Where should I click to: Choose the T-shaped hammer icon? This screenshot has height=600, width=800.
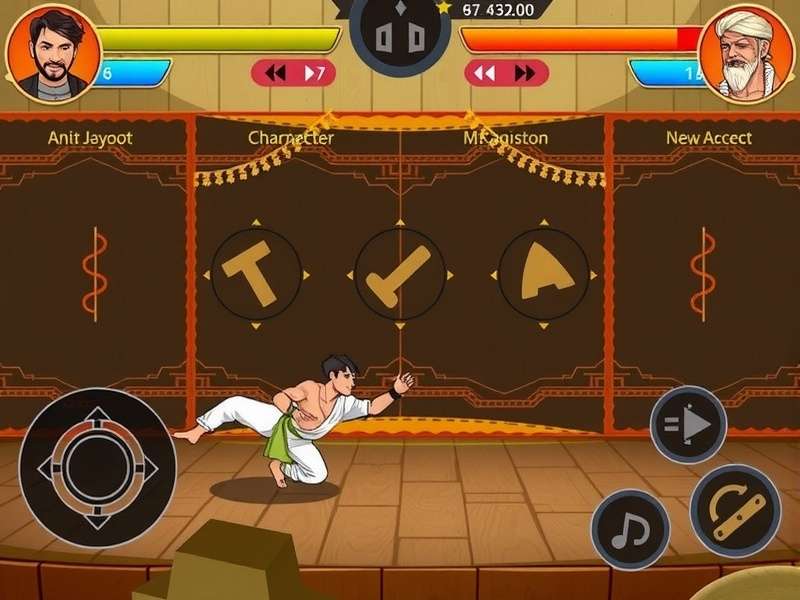256,274
